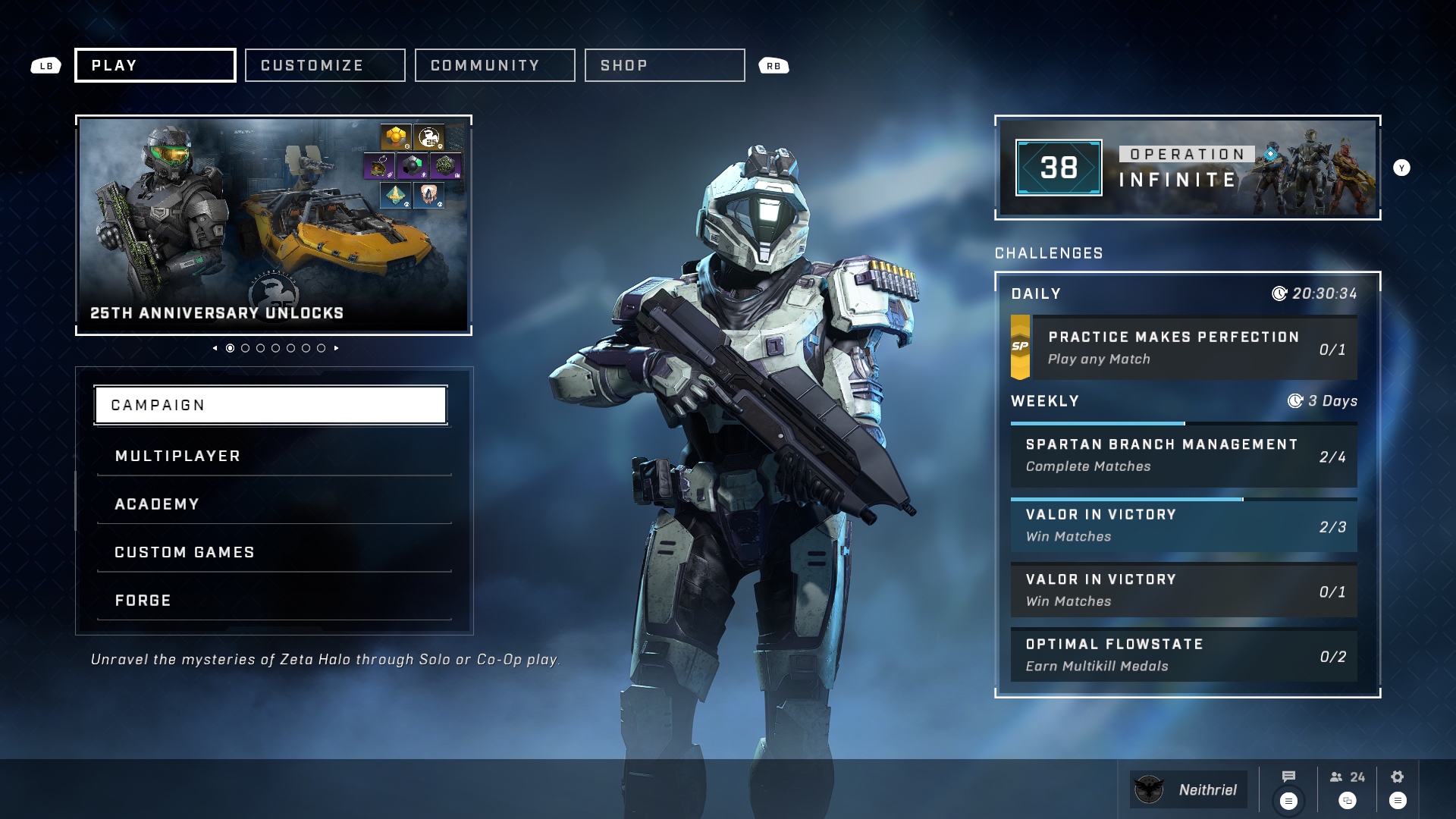This screenshot has width=1456, height=819.
Task: Go back in carousel with the left arrow
Action: [215, 348]
